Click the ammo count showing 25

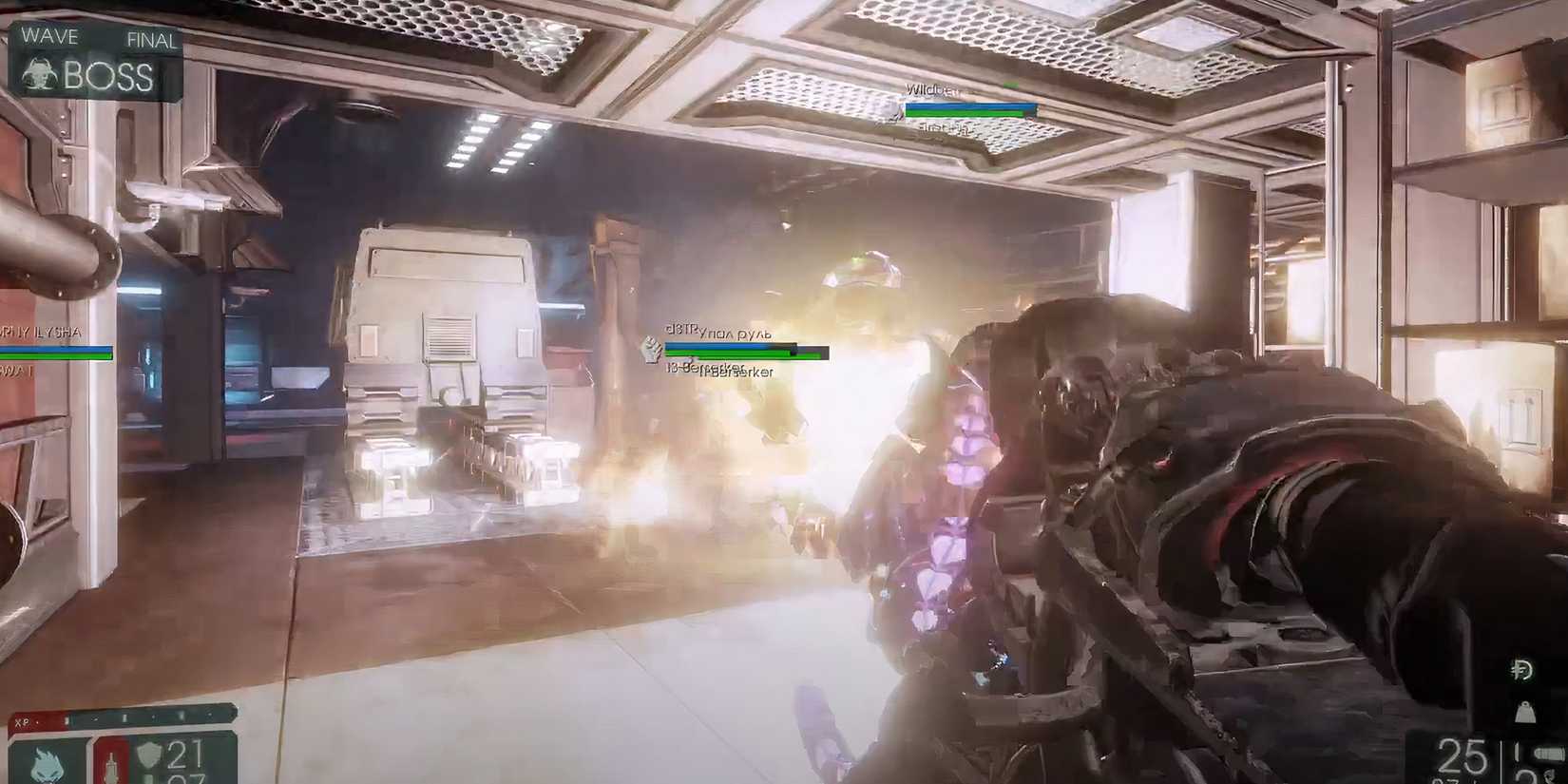(x=1461, y=755)
